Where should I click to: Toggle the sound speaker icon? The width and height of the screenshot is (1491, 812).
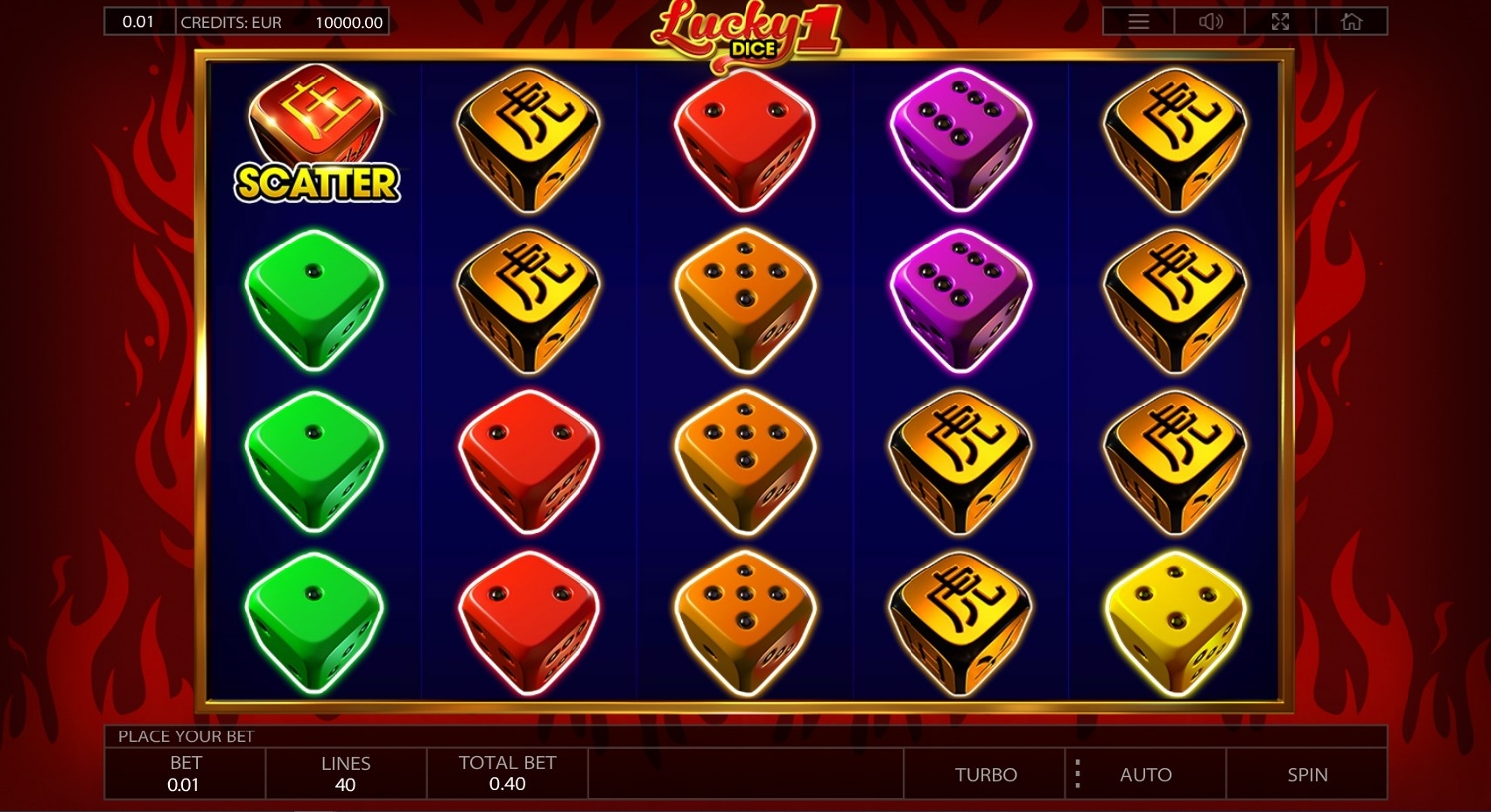coord(1210,22)
